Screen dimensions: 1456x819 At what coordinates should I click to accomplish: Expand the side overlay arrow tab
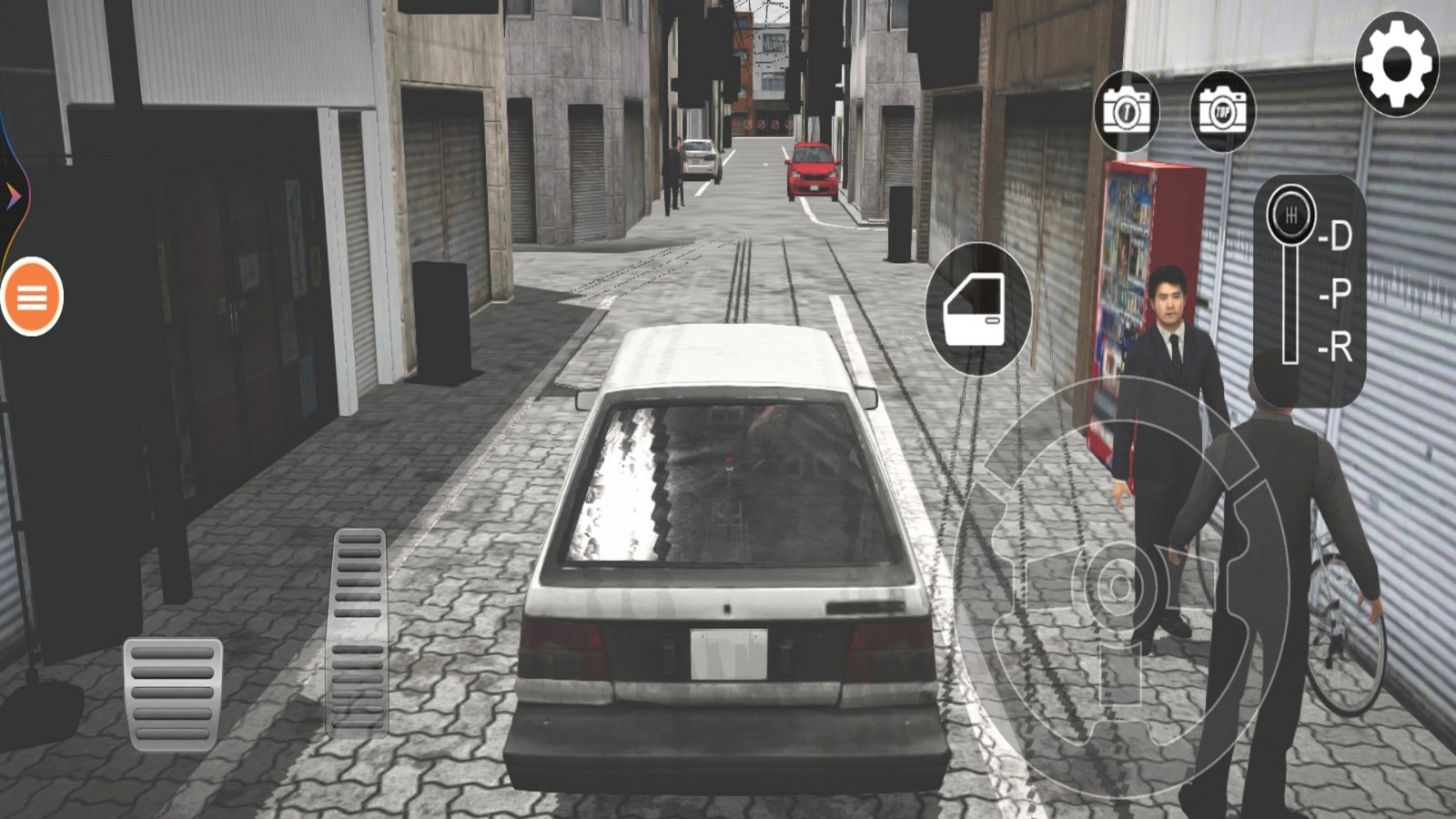point(14,195)
